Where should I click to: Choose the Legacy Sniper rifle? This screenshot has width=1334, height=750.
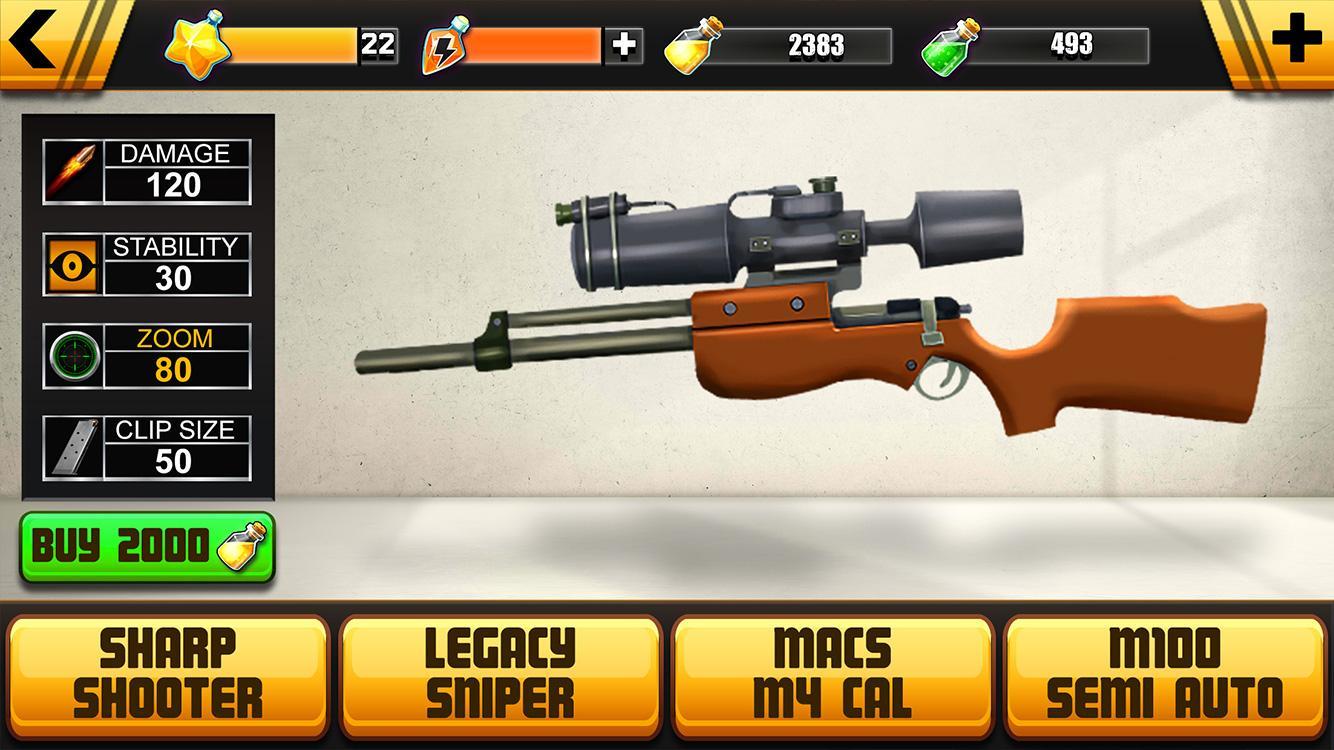(500, 673)
